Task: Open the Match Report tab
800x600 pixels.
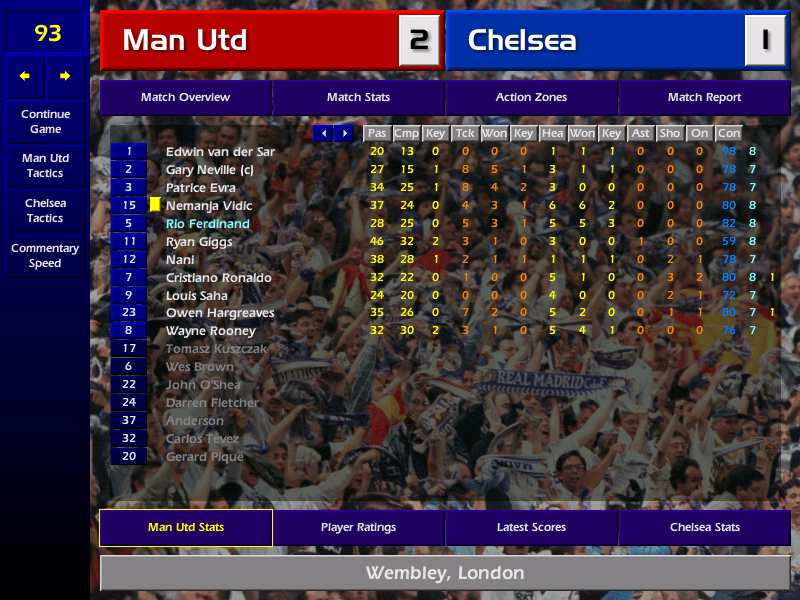Action: pos(704,97)
